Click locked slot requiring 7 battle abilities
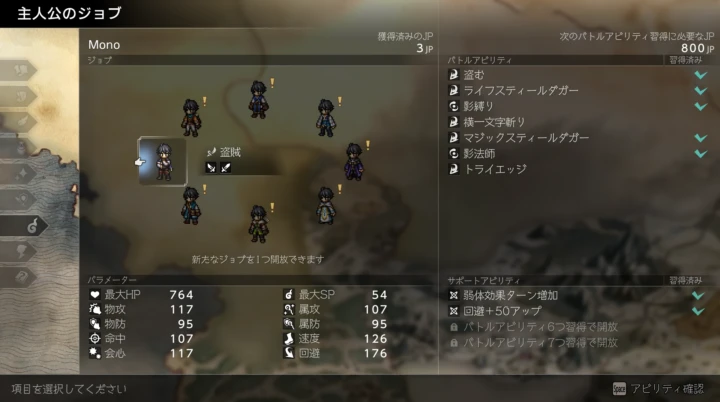 (x=540, y=343)
